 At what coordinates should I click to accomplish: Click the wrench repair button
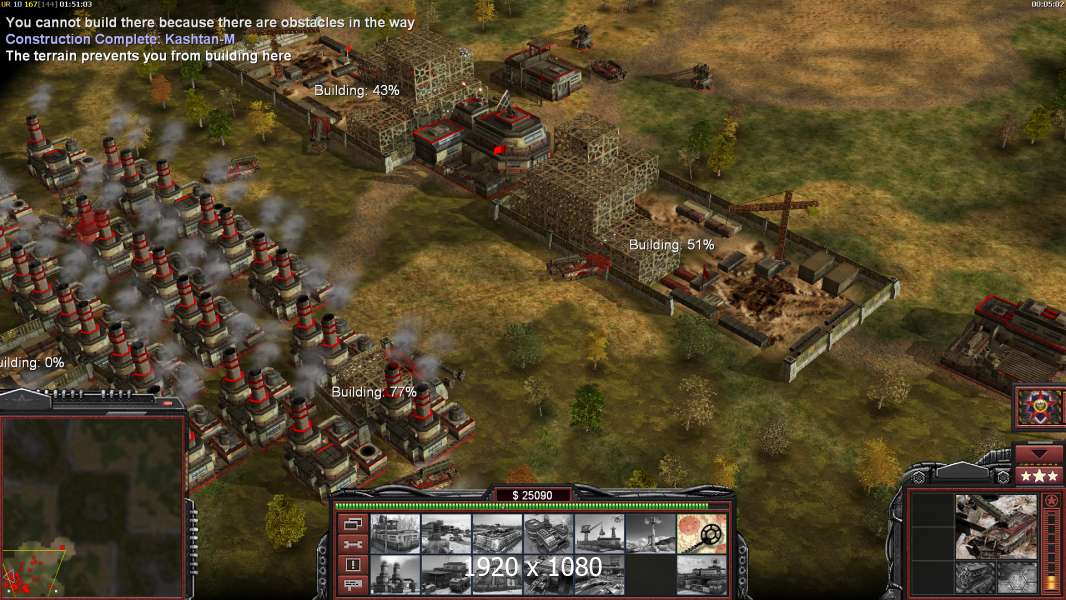click(352, 544)
